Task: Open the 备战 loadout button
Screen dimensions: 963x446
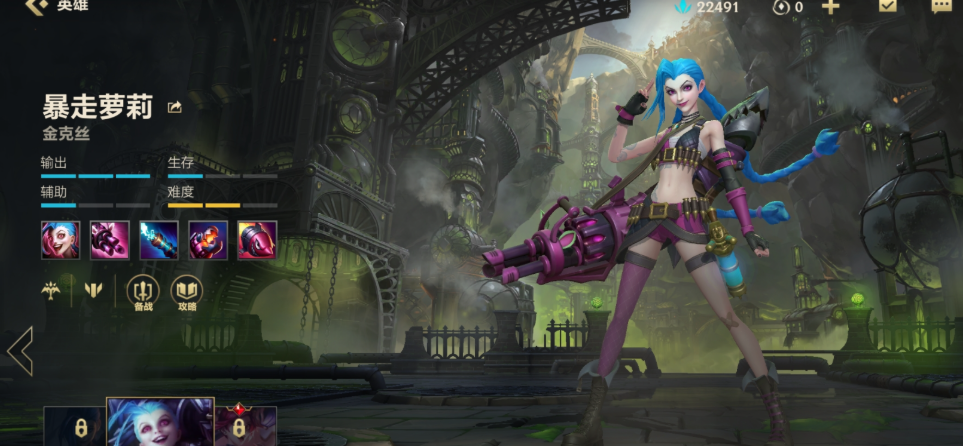Action: point(143,290)
